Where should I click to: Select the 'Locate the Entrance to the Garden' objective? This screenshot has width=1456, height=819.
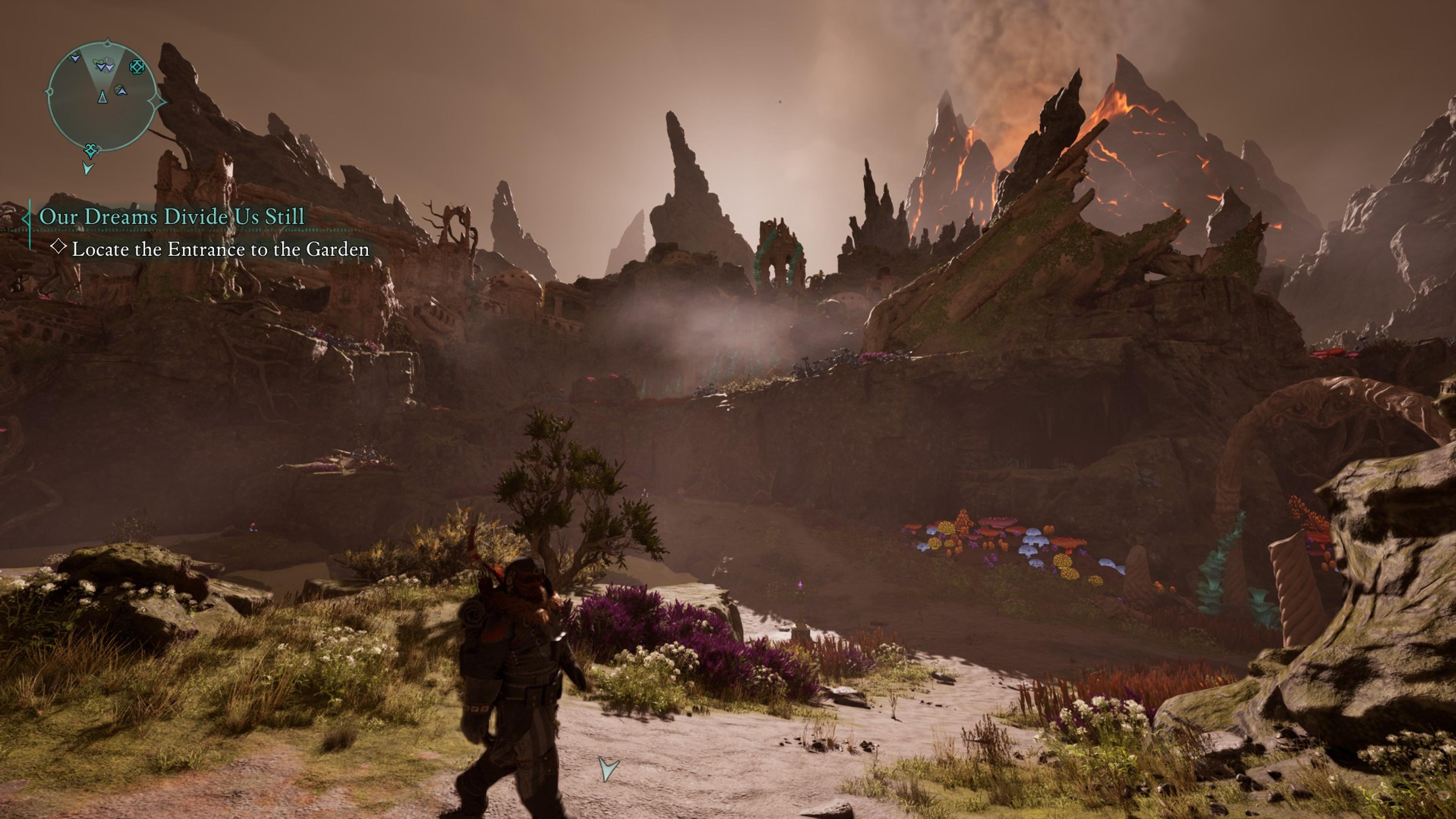pyautogui.click(x=220, y=249)
